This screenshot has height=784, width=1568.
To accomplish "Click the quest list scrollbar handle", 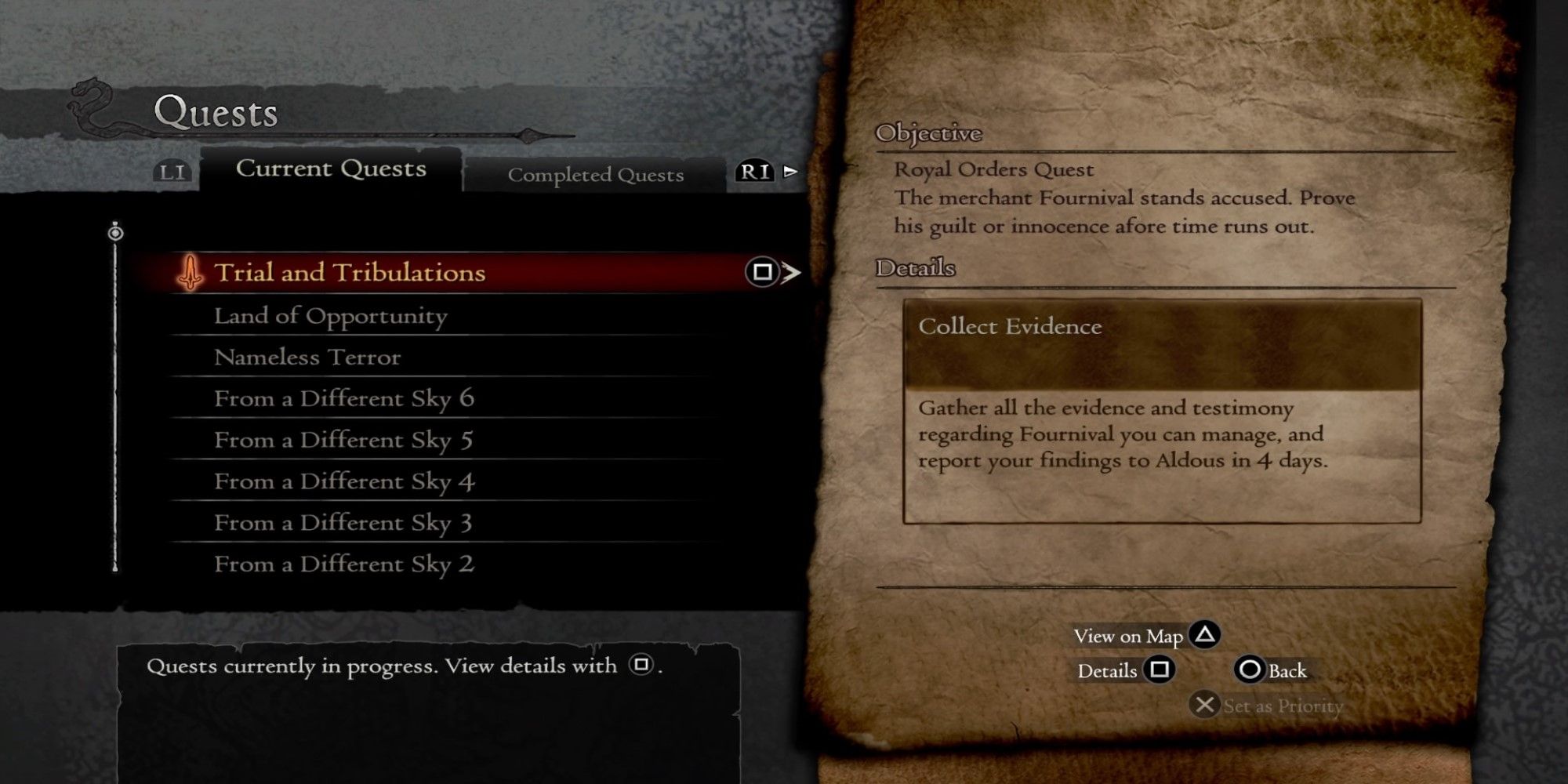I will pos(115,233).
